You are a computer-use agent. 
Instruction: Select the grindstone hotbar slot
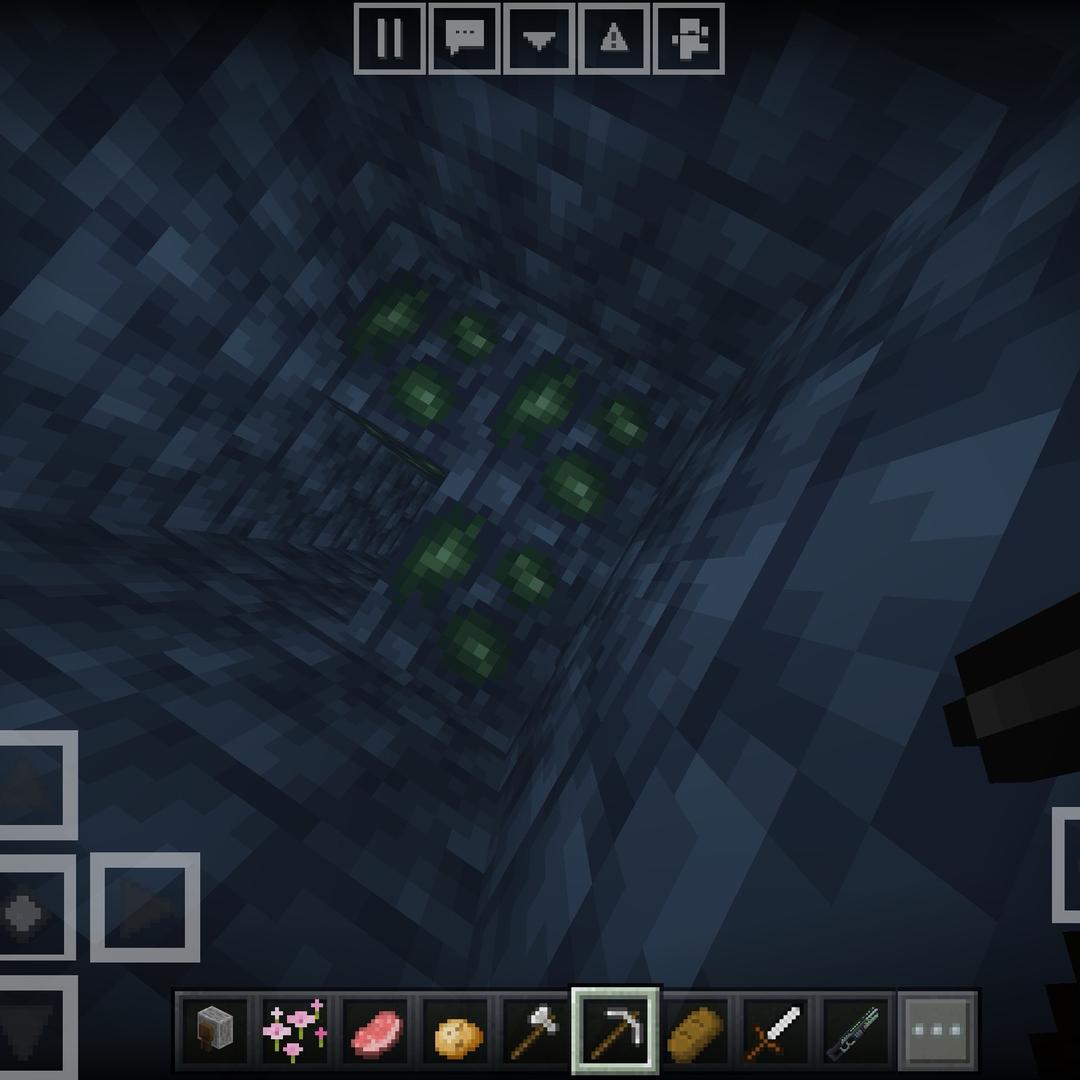tap(215, 1031)
